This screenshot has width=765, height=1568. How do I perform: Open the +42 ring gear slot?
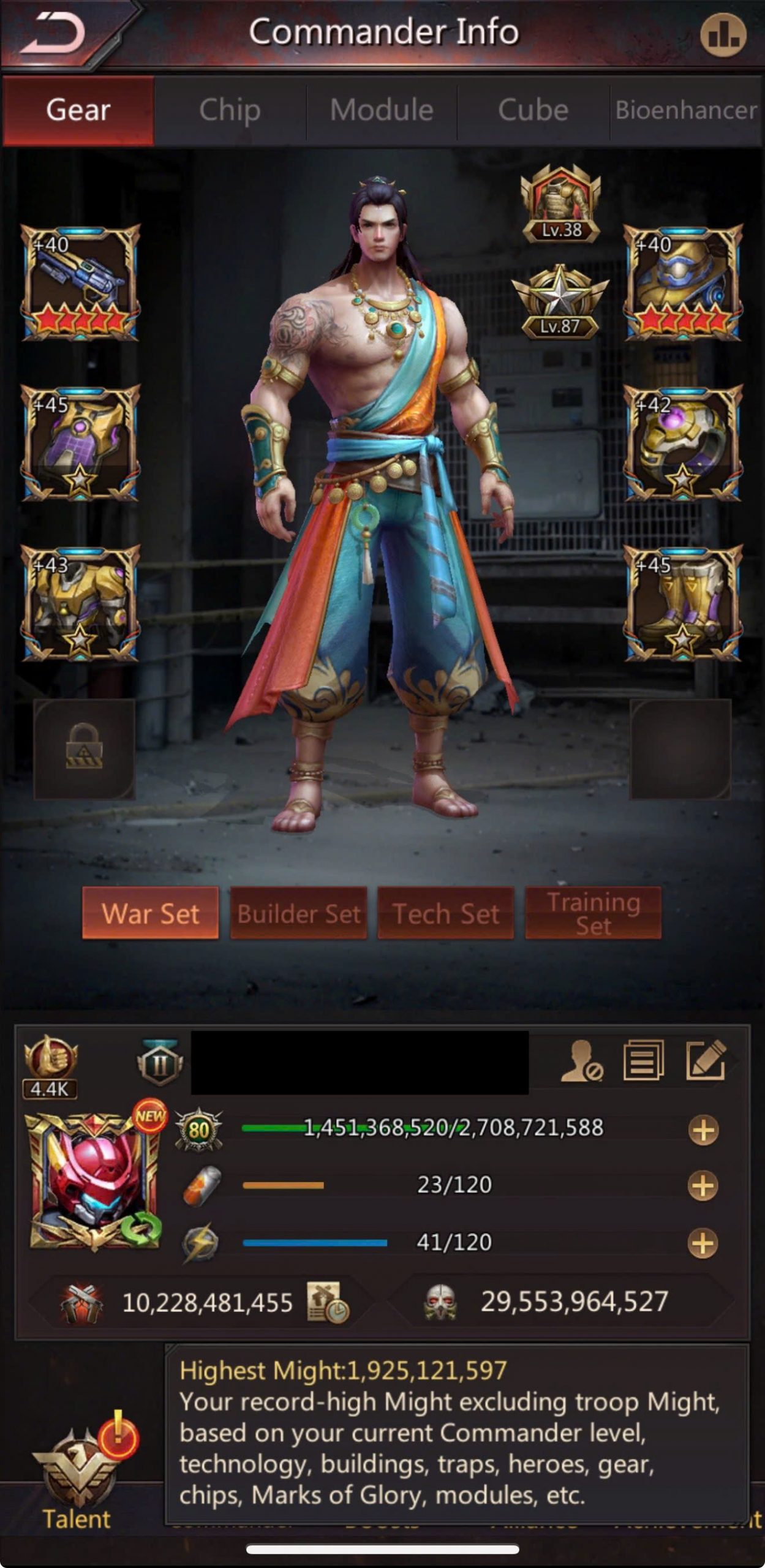click(x=683, y=442)
